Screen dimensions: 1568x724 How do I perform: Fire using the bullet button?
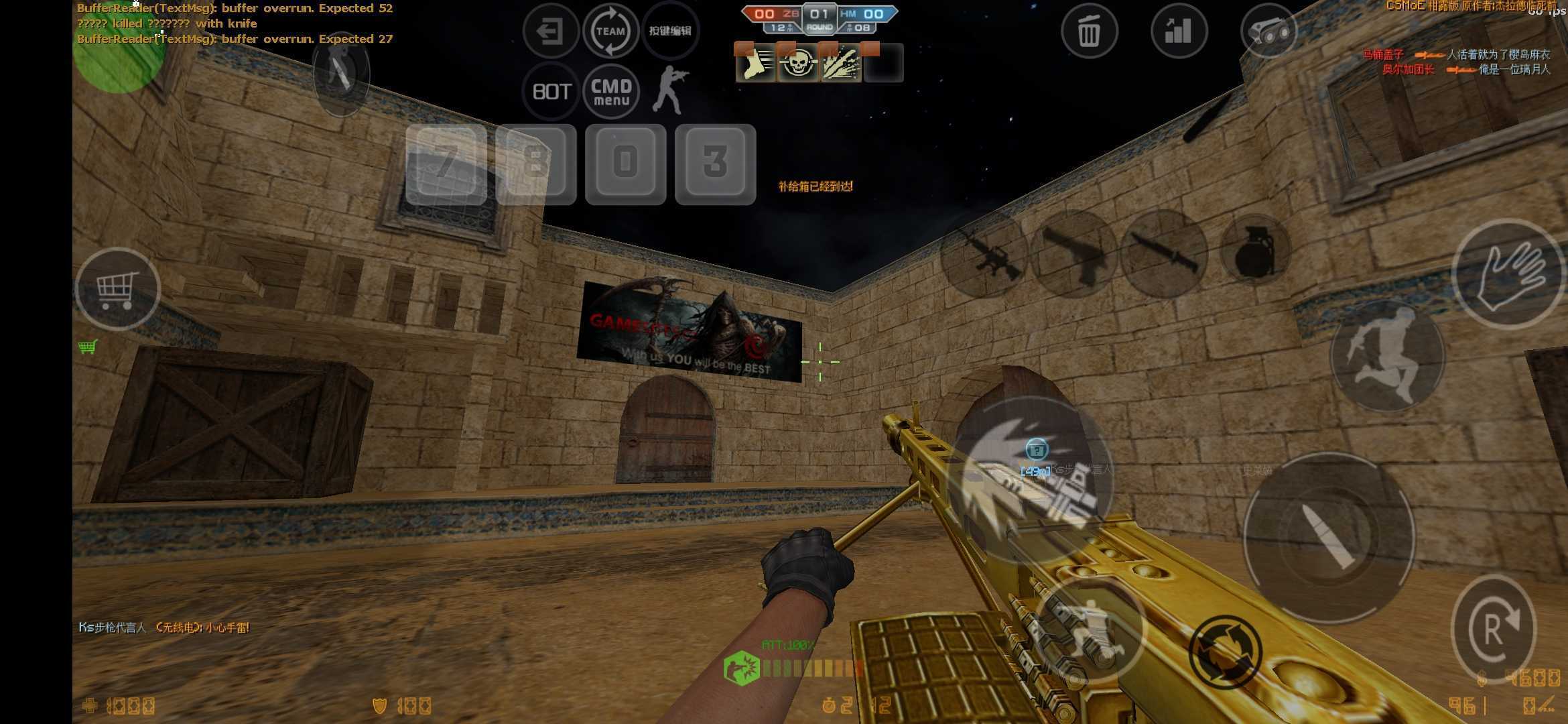coord(1329,538)
